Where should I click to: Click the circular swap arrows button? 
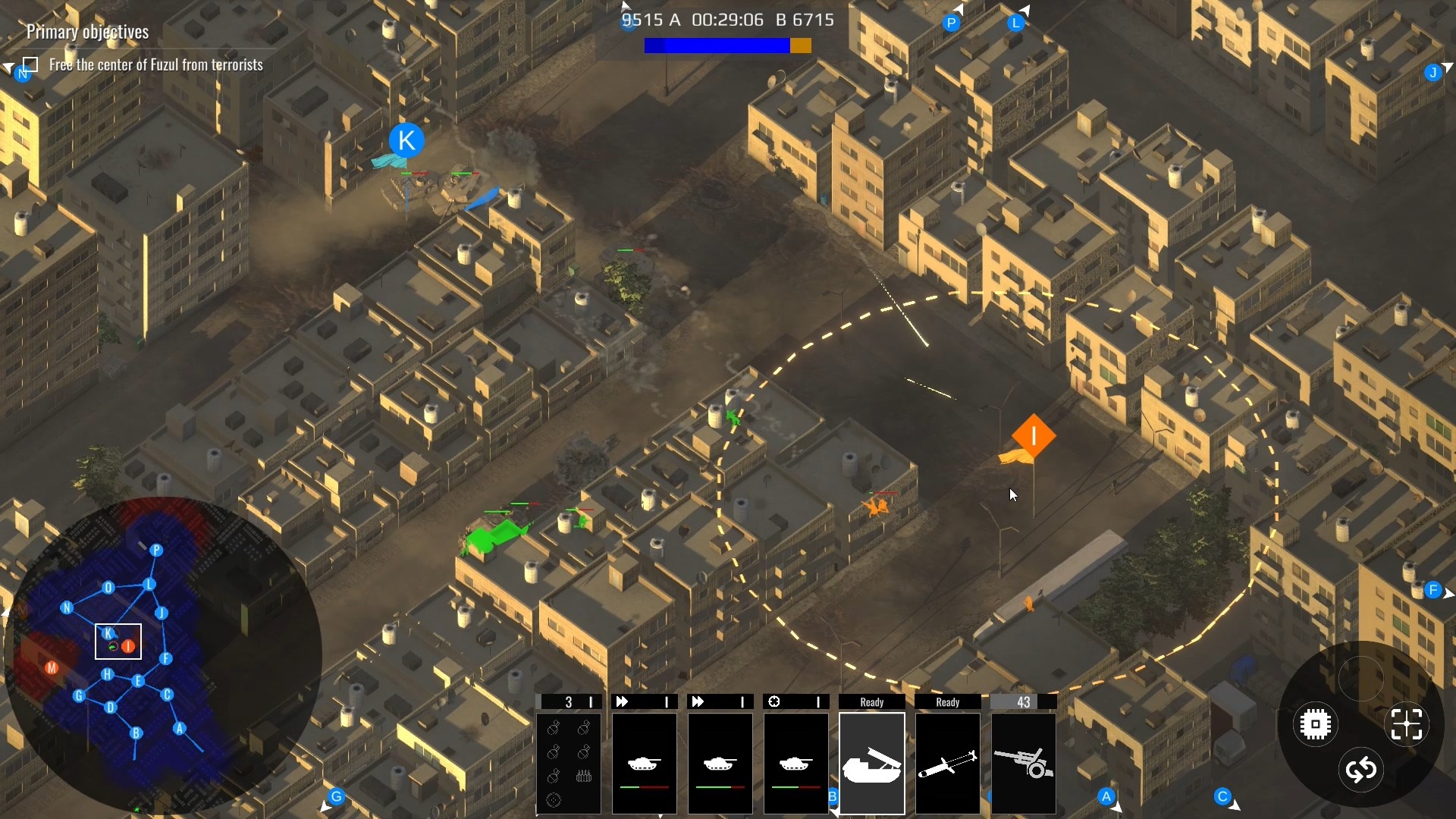click(1361, 770)
